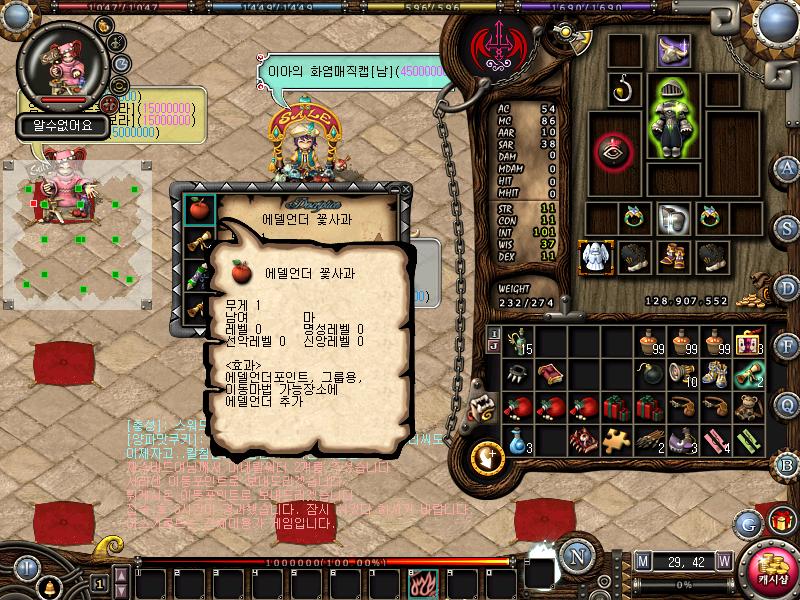This screenshot has height=600, width=800.
Task: Click the round Q side button
Action: tap(788, 404)
